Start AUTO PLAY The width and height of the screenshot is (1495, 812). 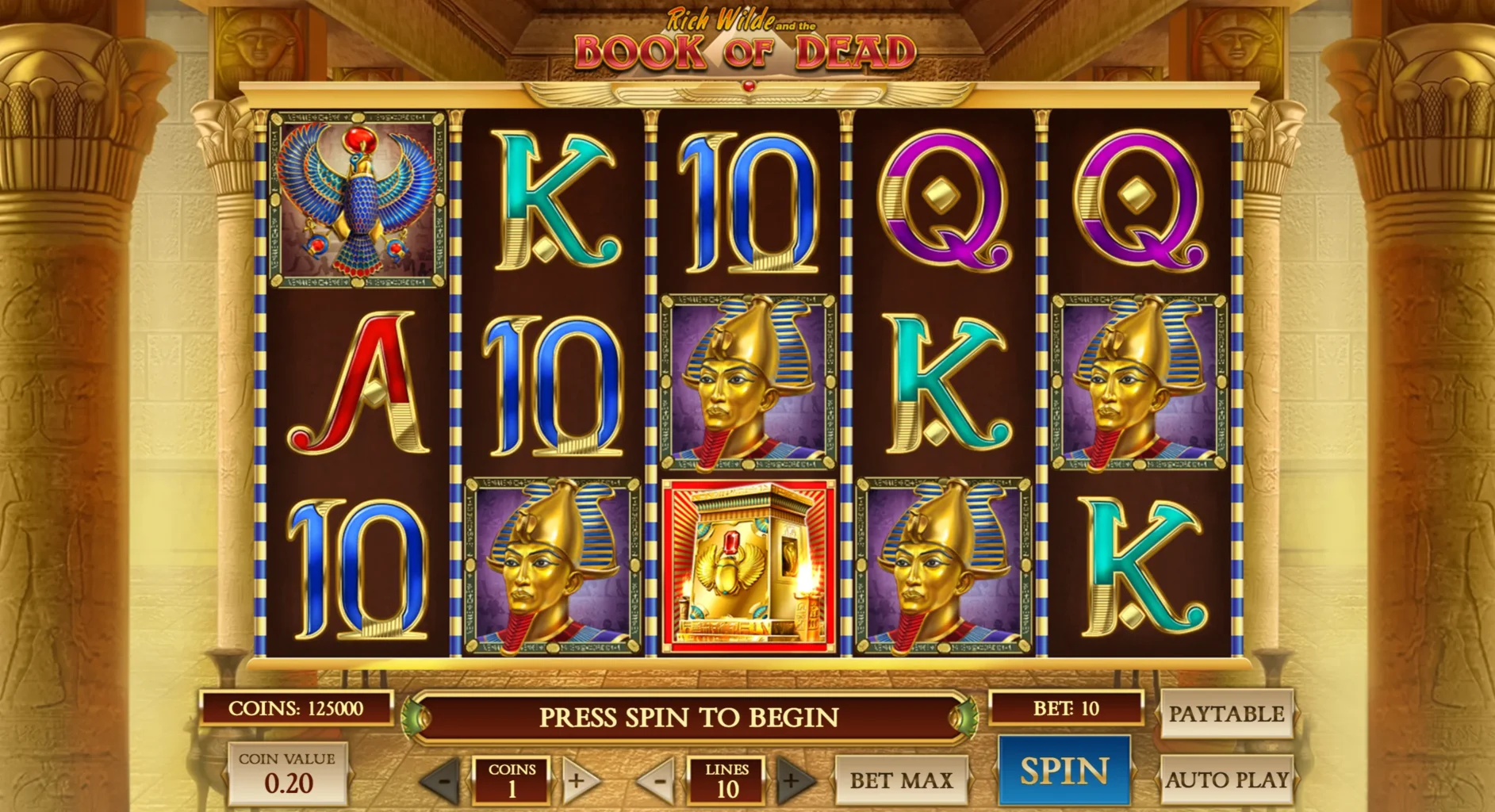coord(1226,780)
